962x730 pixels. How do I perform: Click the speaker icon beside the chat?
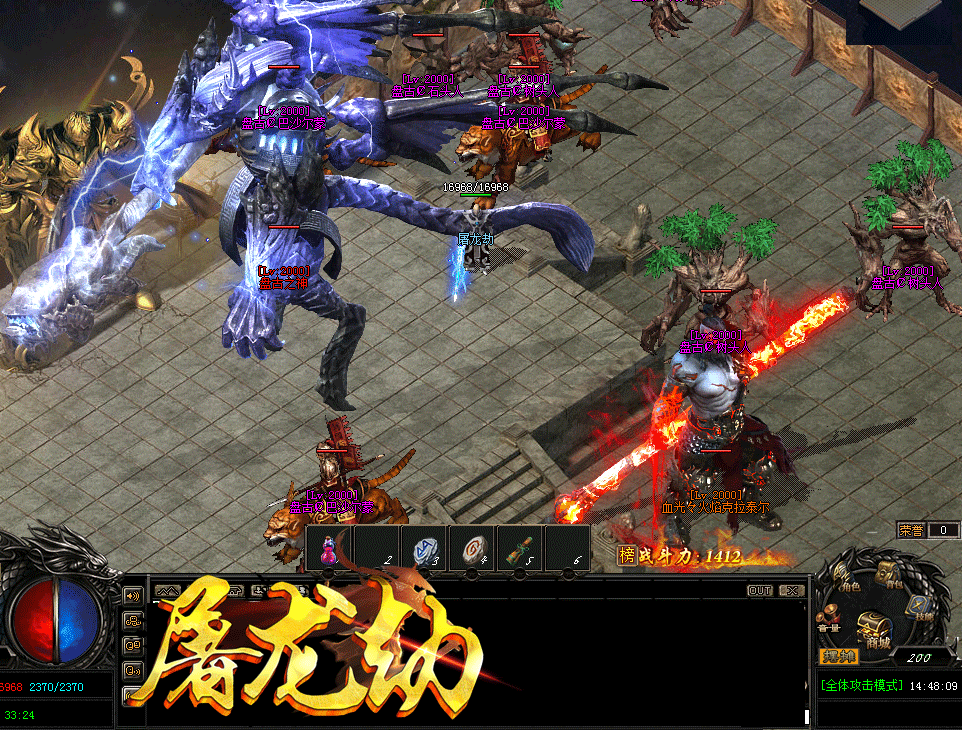132,596
